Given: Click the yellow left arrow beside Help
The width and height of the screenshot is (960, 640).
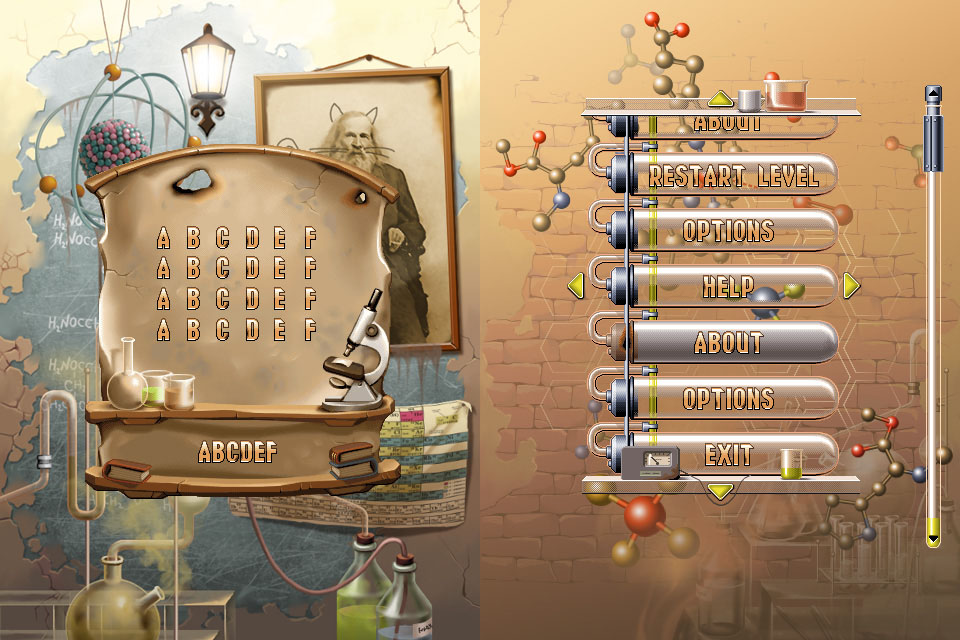Looking at the screenshot, I should point(575,287).
